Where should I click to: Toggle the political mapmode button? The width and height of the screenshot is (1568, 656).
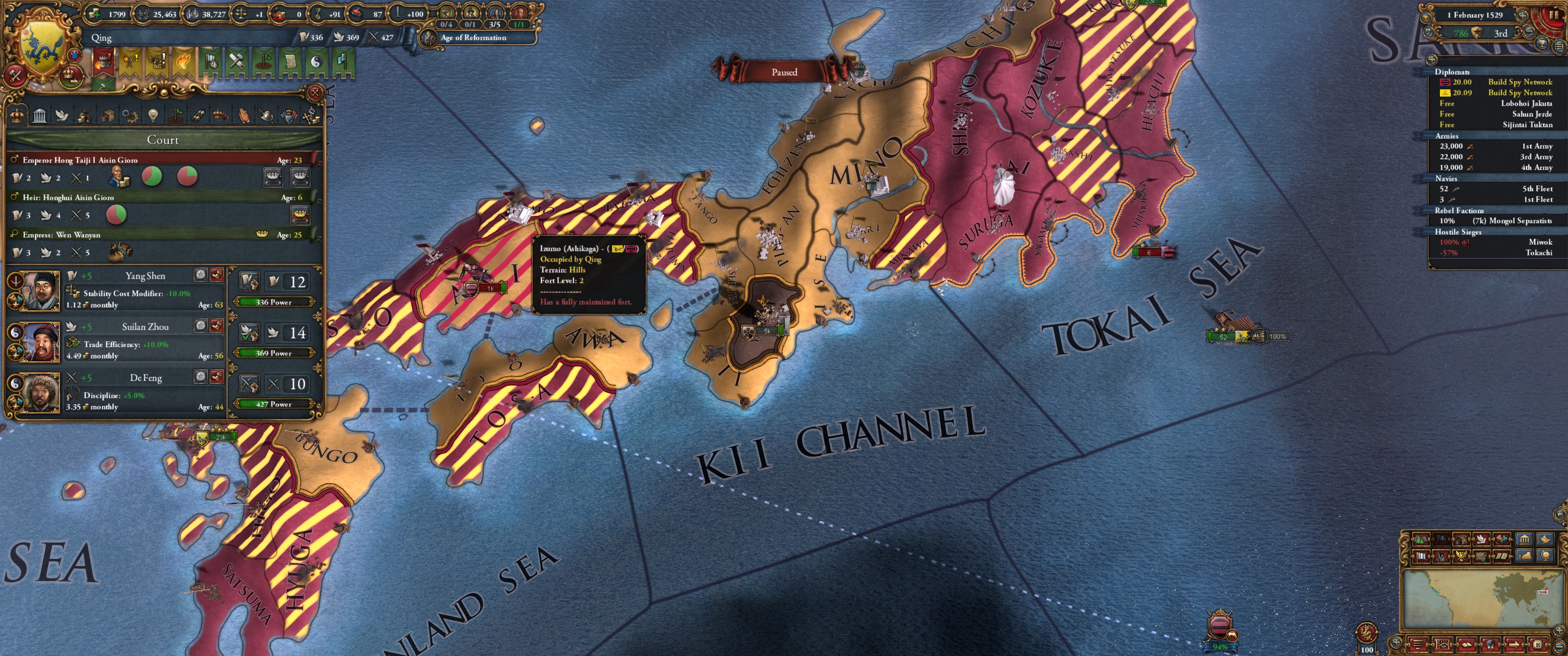[1442, 540]
